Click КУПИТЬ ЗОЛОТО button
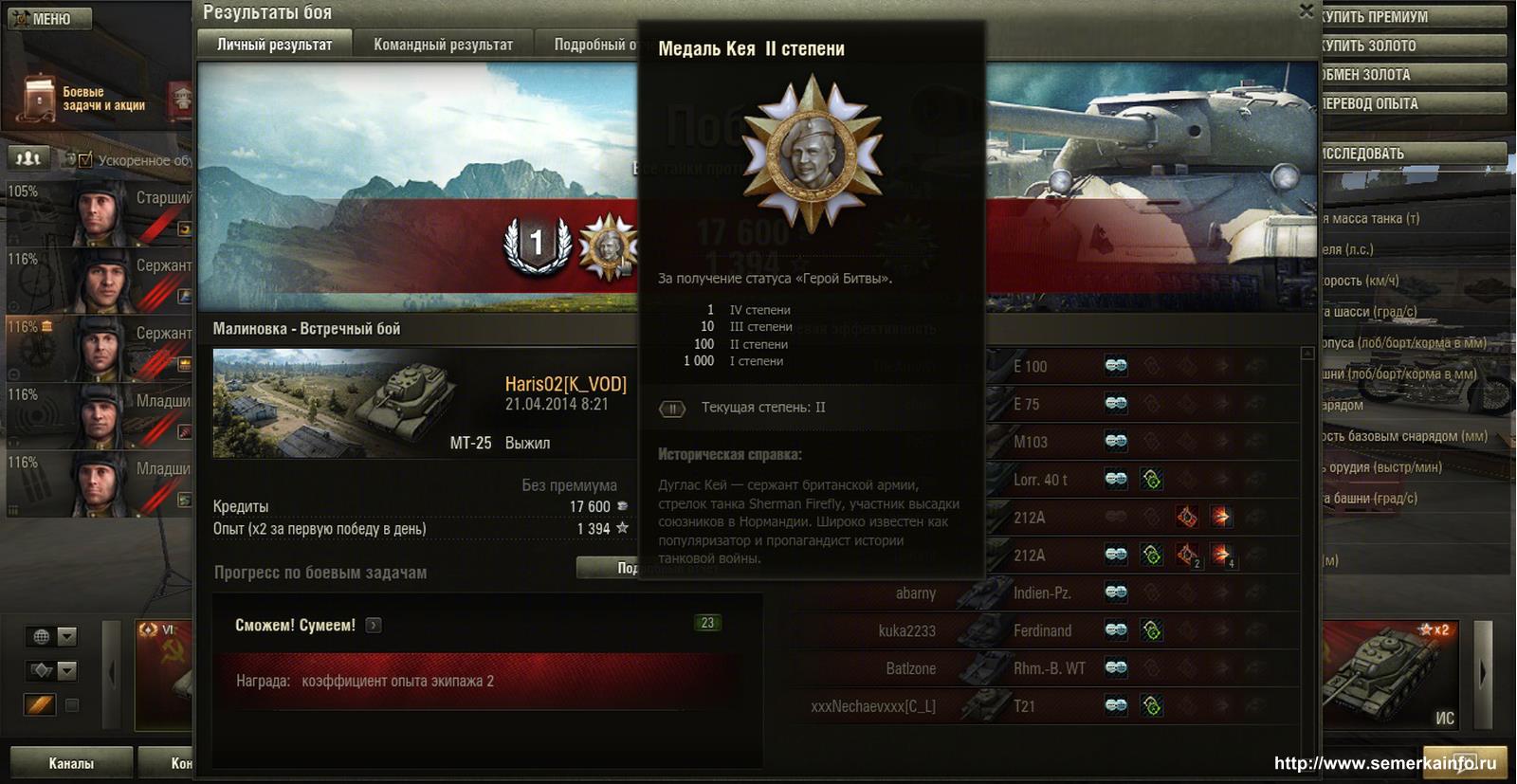Image resolution: width=1517 pixels, height=784 pixels. (1411, 46)
